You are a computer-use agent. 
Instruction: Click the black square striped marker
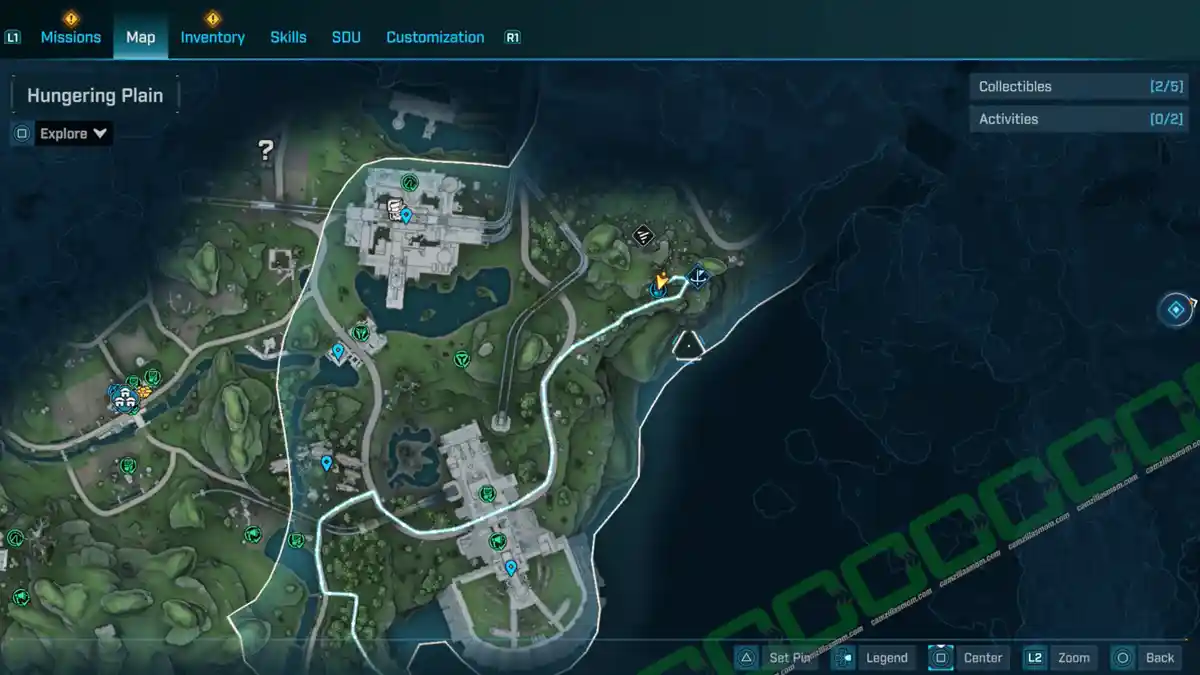click(645, 236)
